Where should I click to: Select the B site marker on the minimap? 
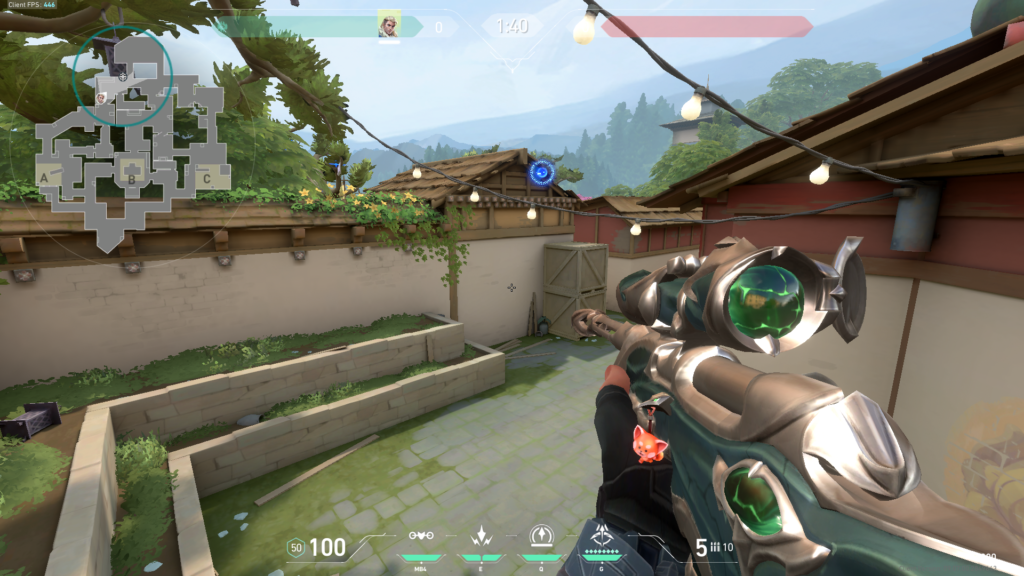[131, 181]
